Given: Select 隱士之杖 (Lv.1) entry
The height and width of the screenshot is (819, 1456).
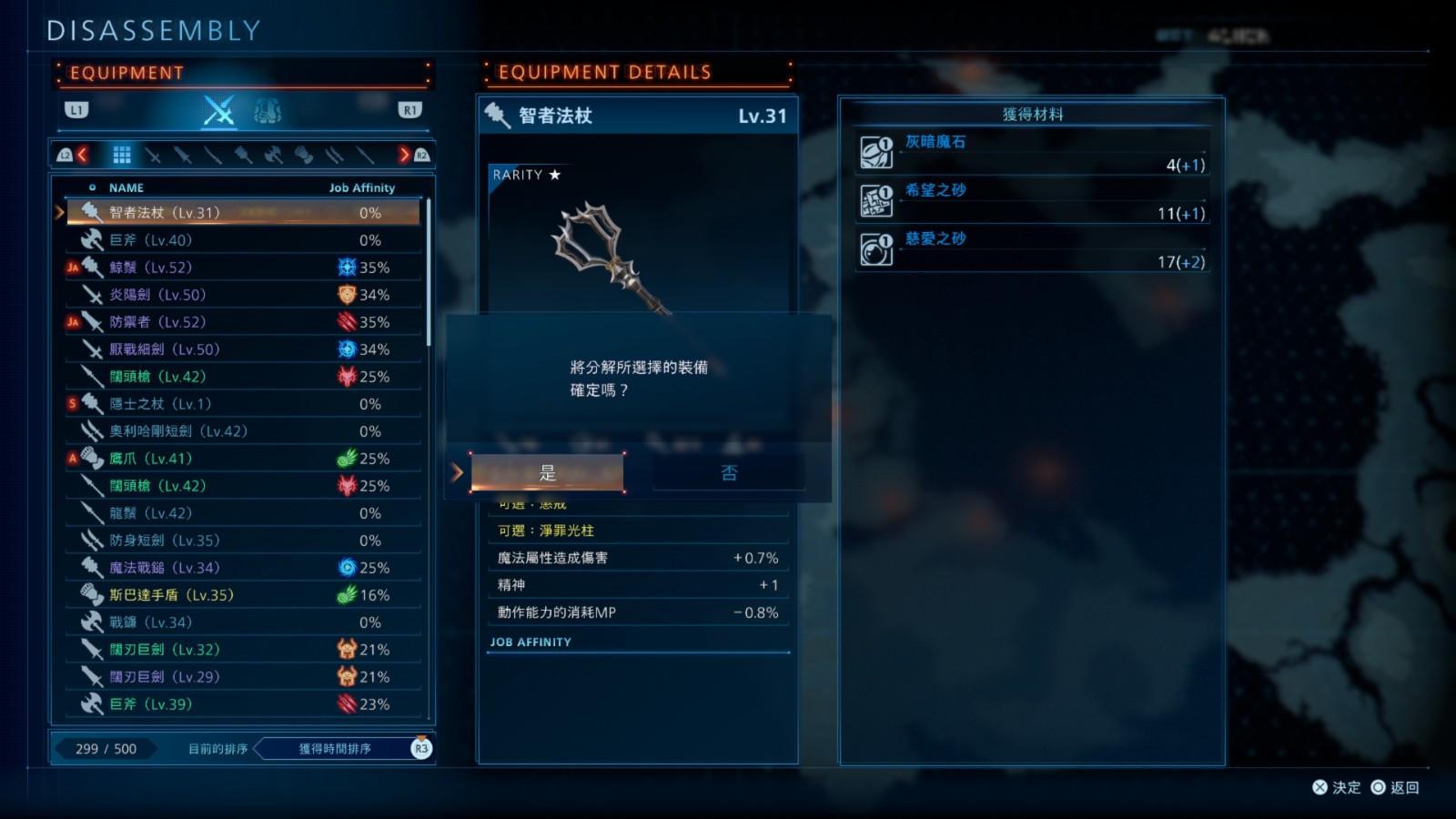Looking at the screenshot, I should click(241, 404).
